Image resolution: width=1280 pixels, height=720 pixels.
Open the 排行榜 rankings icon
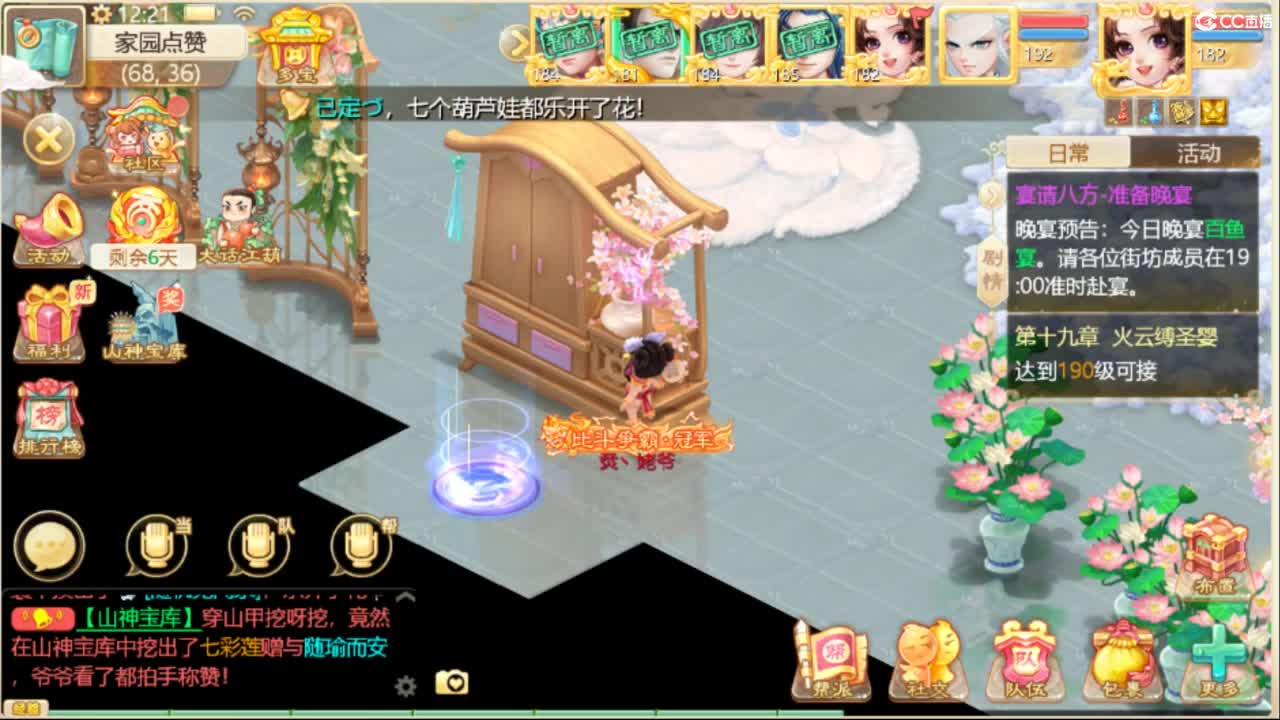tap(46, 415)
